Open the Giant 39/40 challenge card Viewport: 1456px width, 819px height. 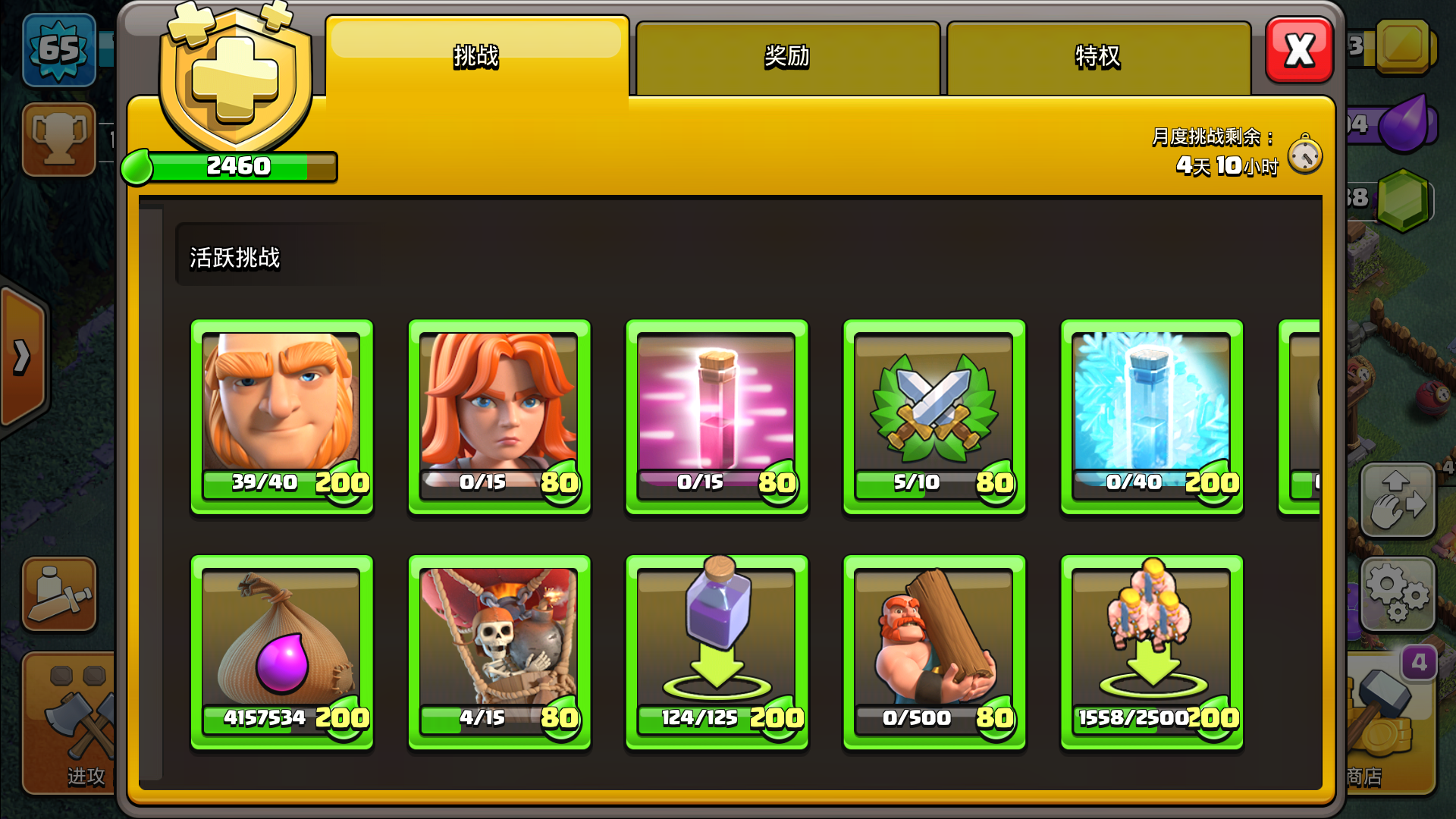point(281,416)
